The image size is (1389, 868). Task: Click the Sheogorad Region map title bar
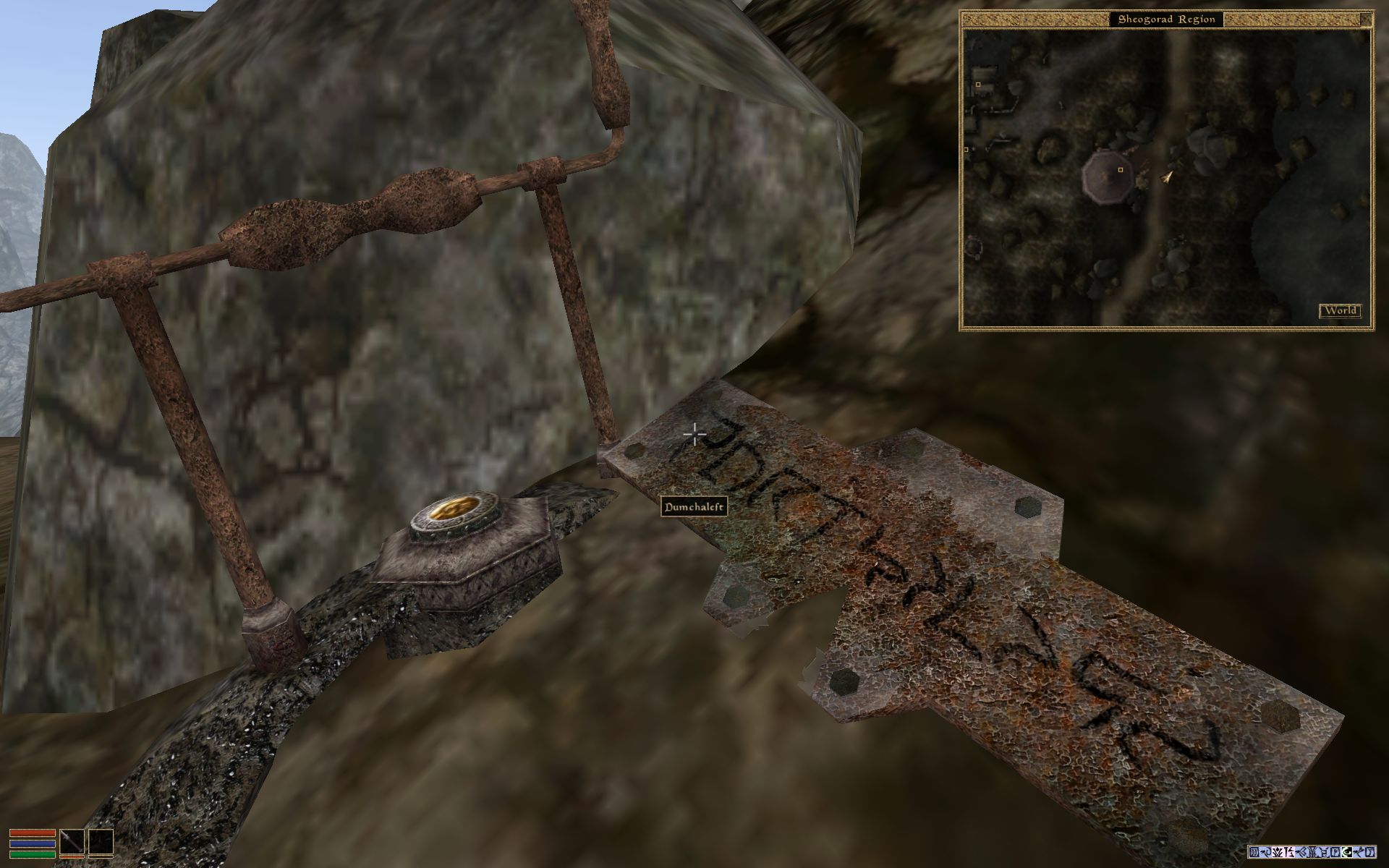pyautogui.click(x=1167, y=20)
